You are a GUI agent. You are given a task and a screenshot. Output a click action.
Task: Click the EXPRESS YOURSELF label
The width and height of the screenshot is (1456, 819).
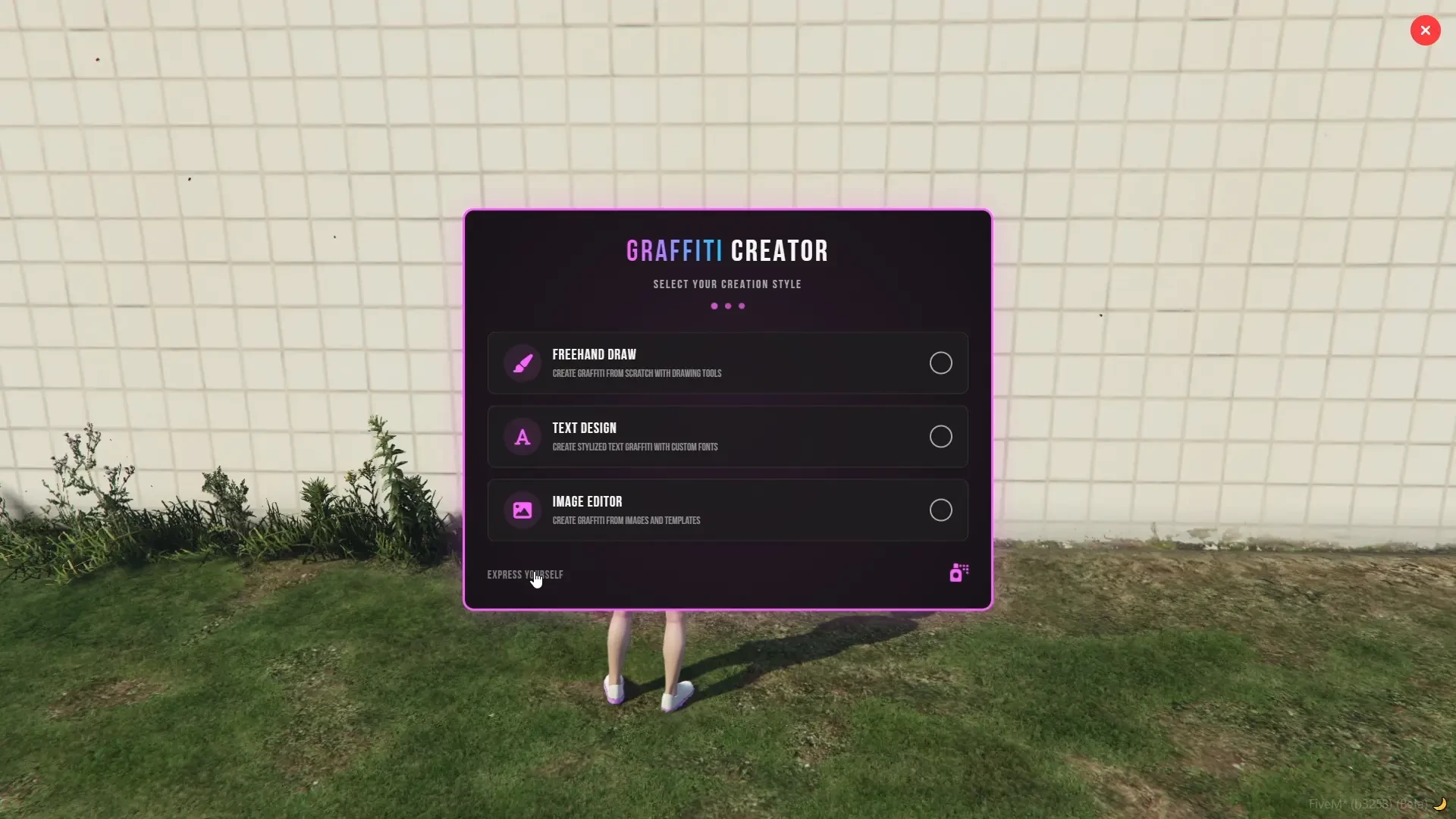(x=525, y=574)
